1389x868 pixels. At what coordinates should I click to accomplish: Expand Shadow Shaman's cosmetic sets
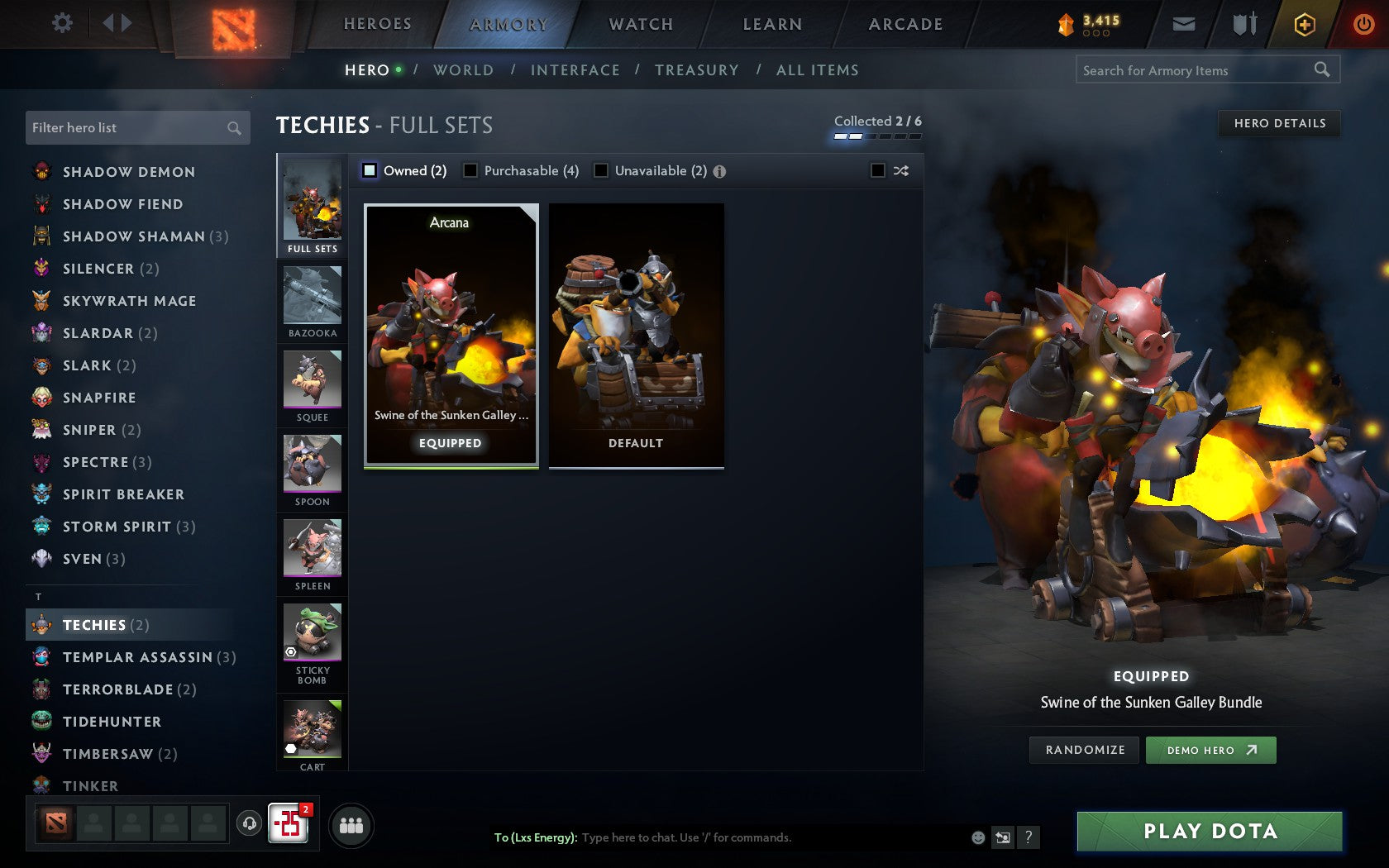132,236
